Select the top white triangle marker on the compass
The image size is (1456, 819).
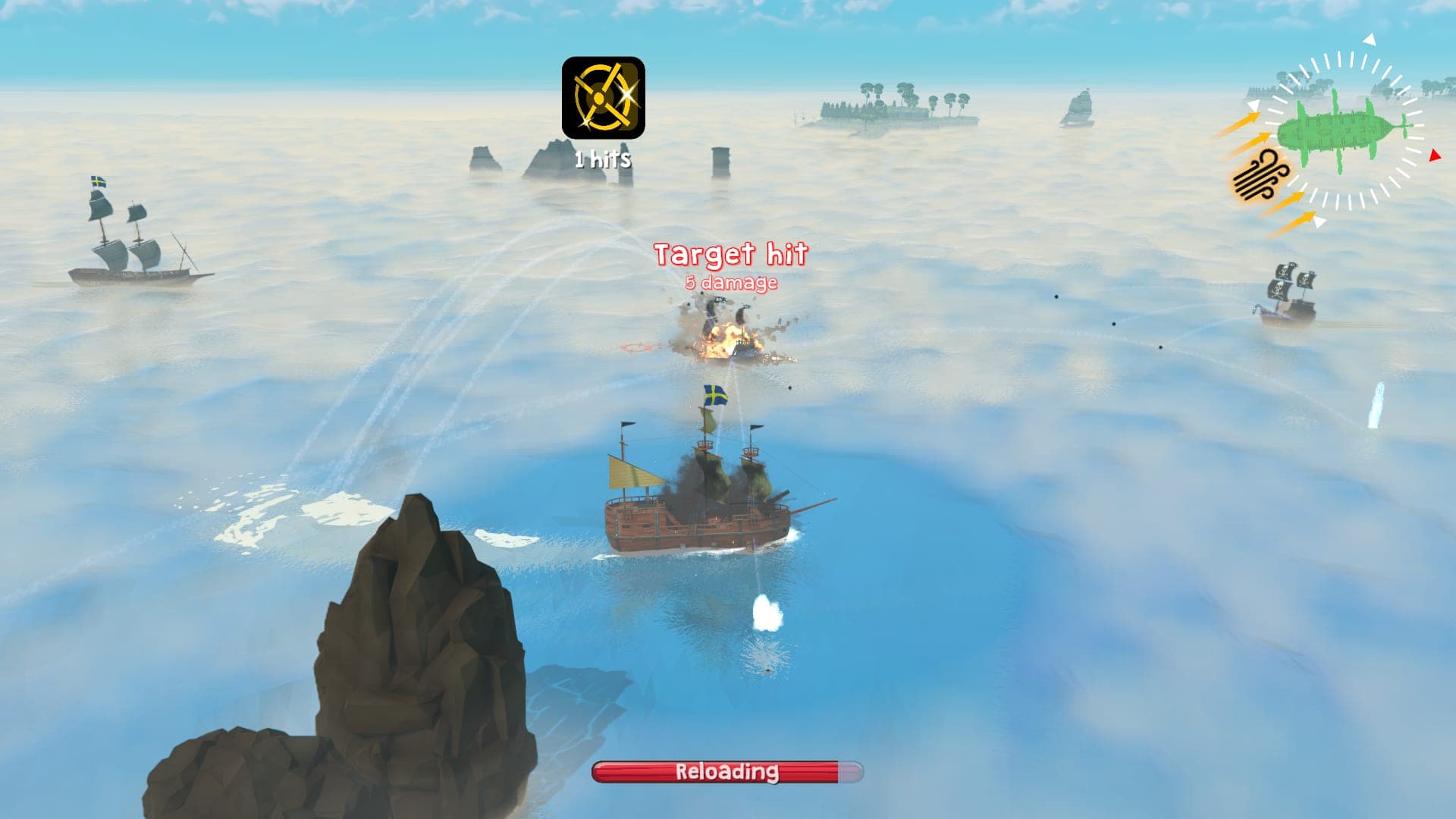(x=1369, y=39)
